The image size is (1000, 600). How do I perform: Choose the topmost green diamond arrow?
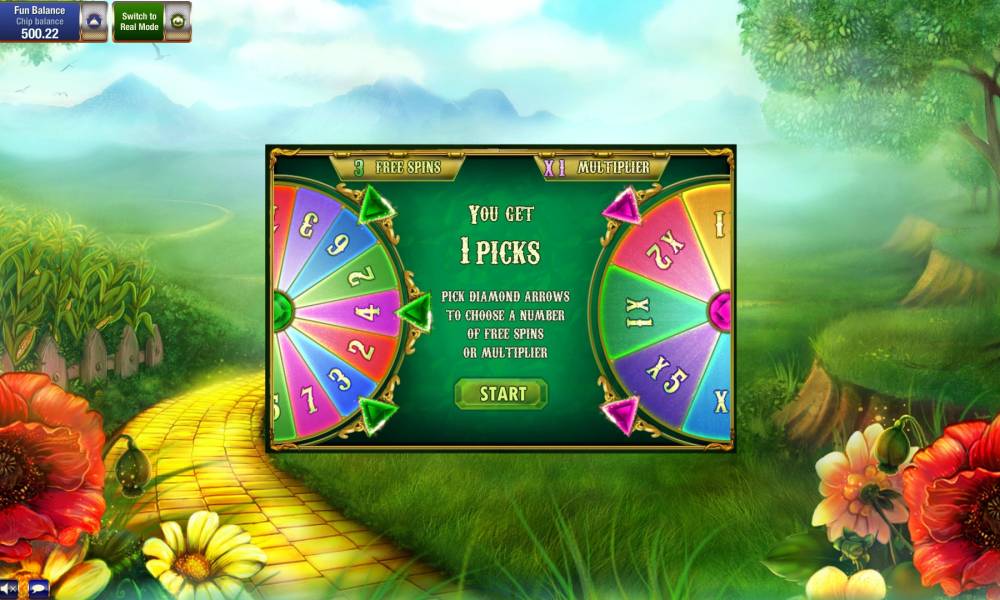(x=377, y=206)
